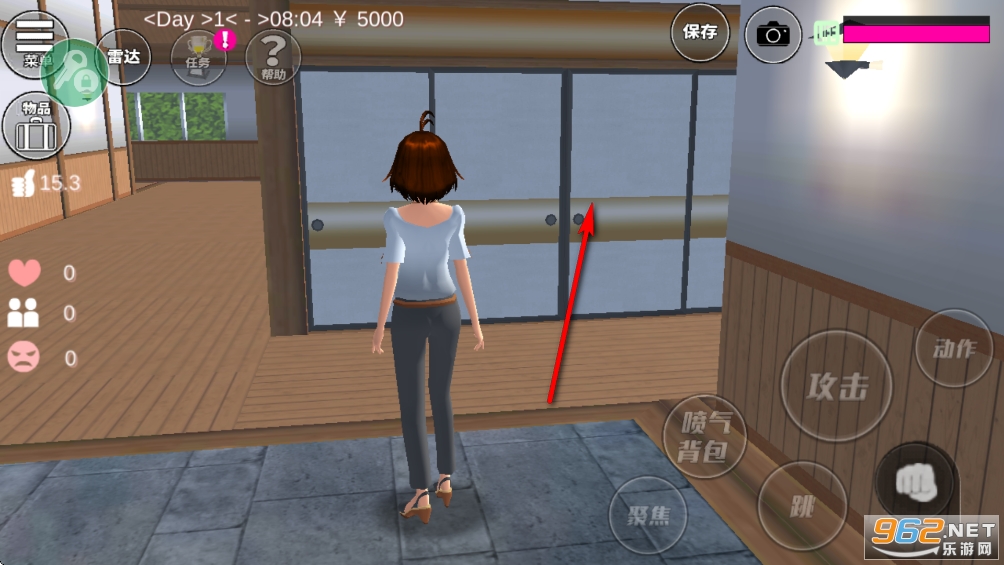Save the game with 保存
Image resolution: width=1004 pixels, height=565 pixels.
coord(700,32)
